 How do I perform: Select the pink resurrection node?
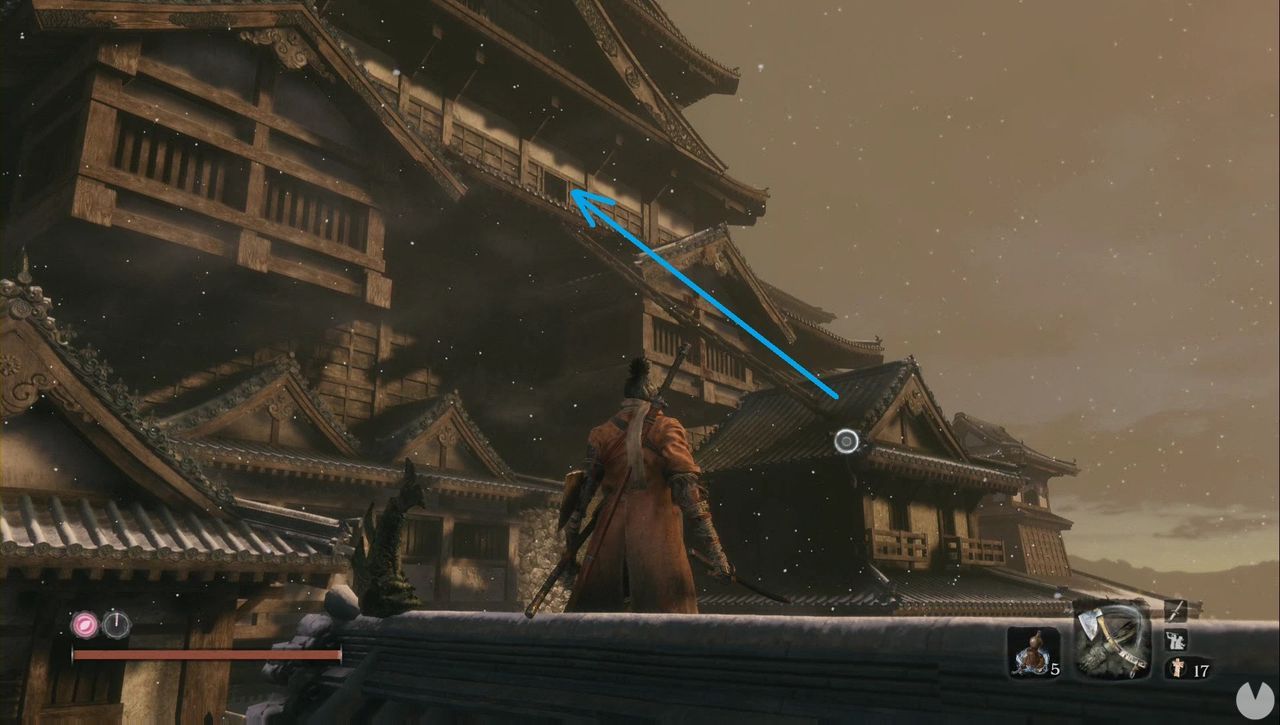[x=85, y=625]
